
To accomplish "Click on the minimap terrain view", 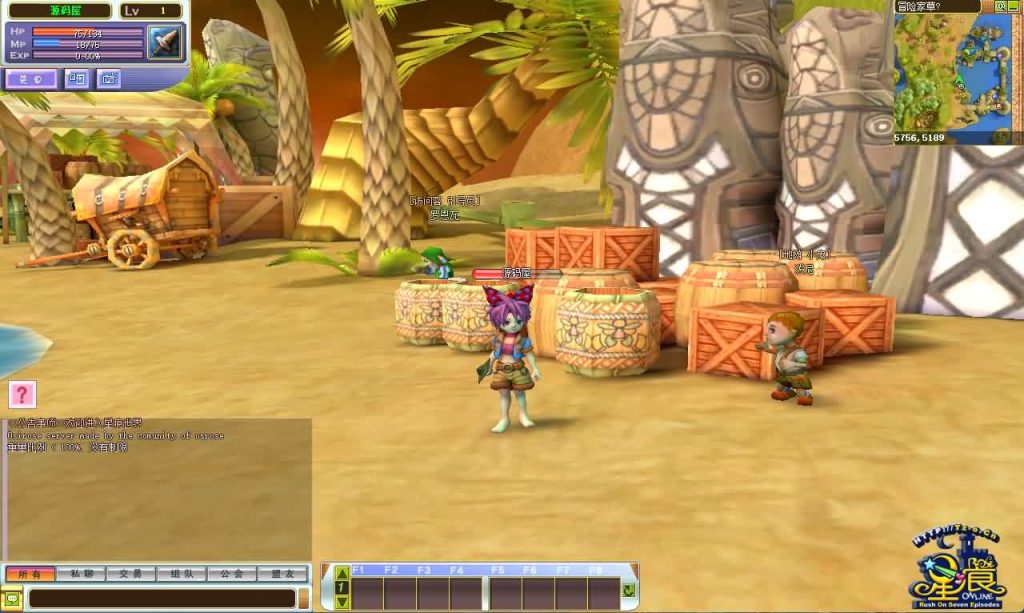I will (950, 70).
